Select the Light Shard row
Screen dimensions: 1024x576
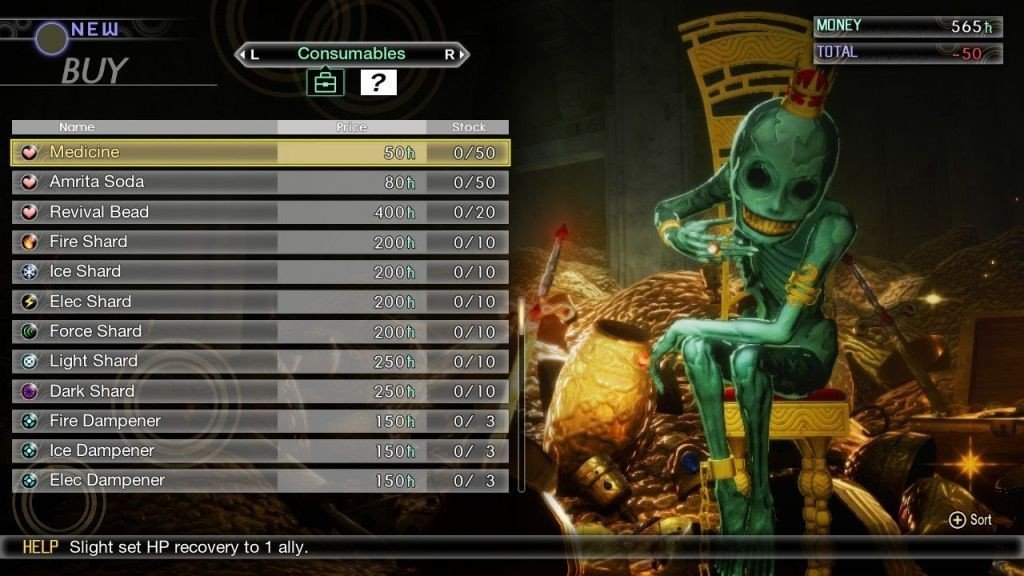pos(260,361)
